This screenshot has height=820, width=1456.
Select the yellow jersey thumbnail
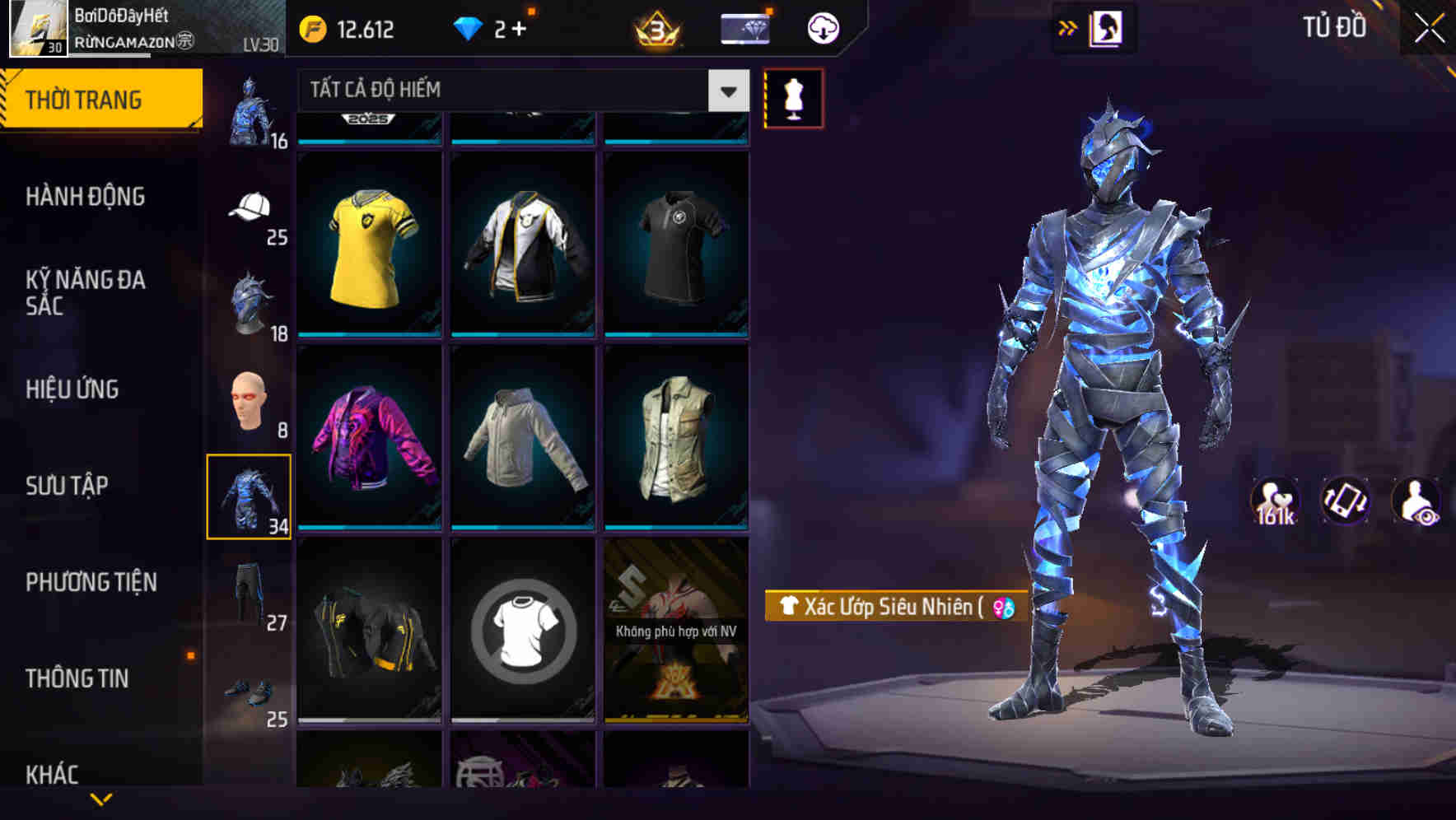[368, 237]
